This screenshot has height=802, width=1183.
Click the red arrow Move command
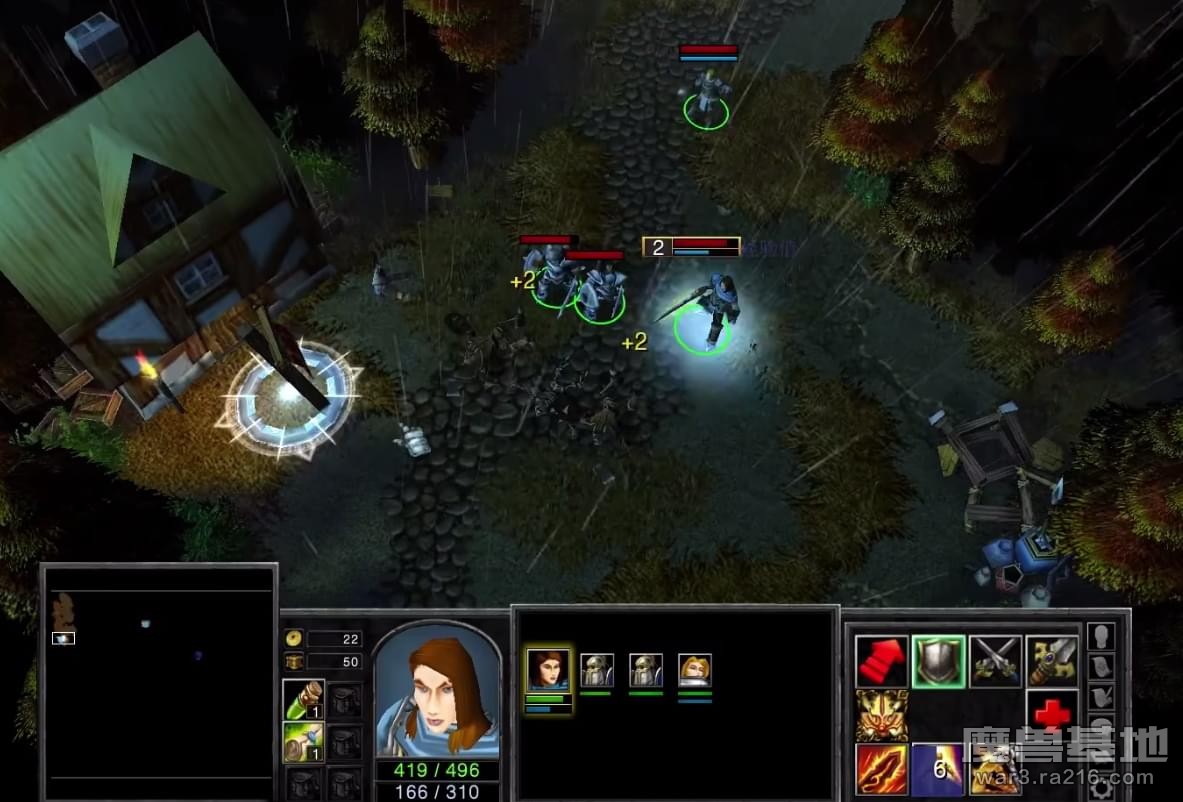coord(882,661)
